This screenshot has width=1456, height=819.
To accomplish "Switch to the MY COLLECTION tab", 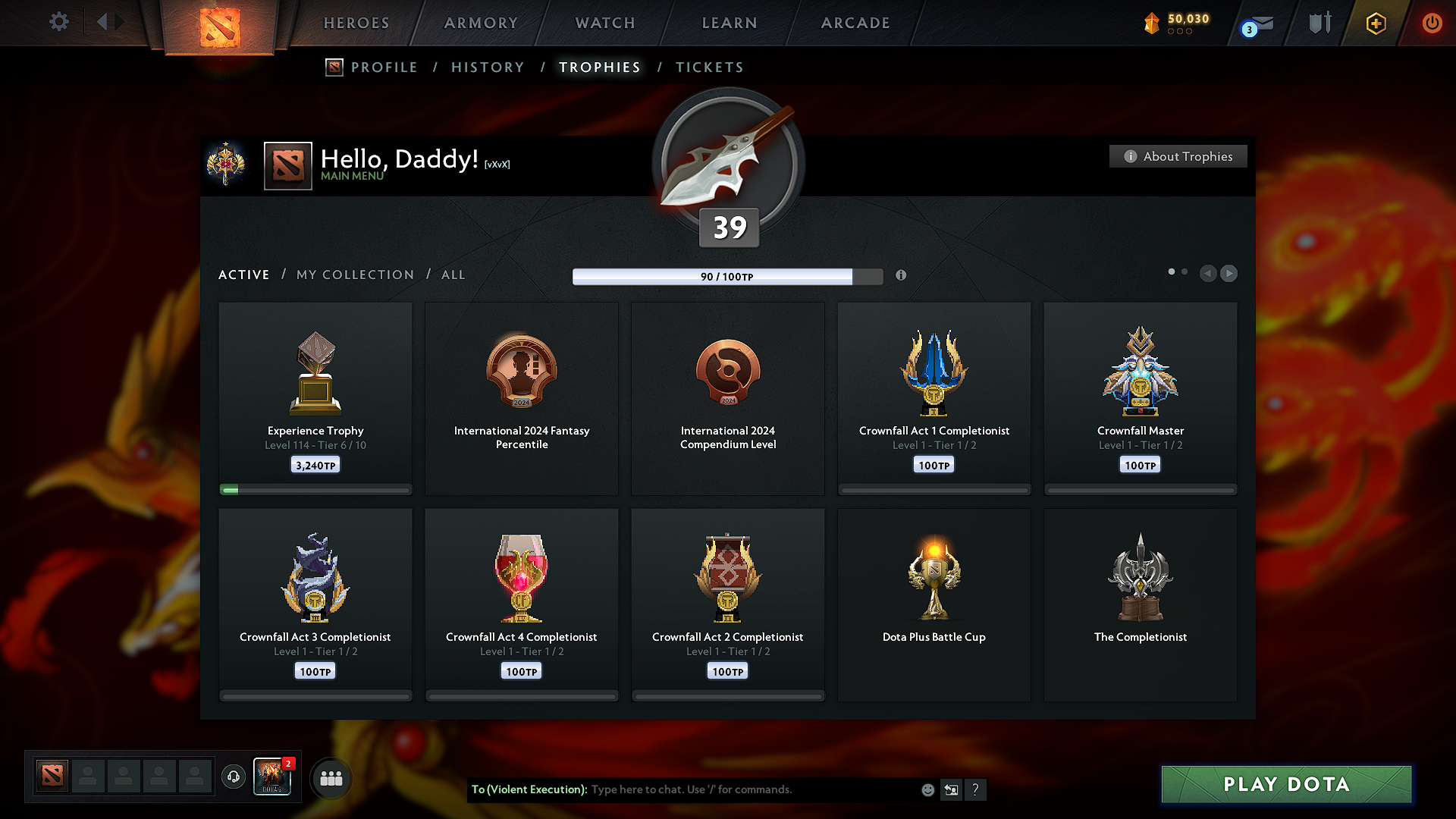I will pyautogui.click(x=354, y=275).
